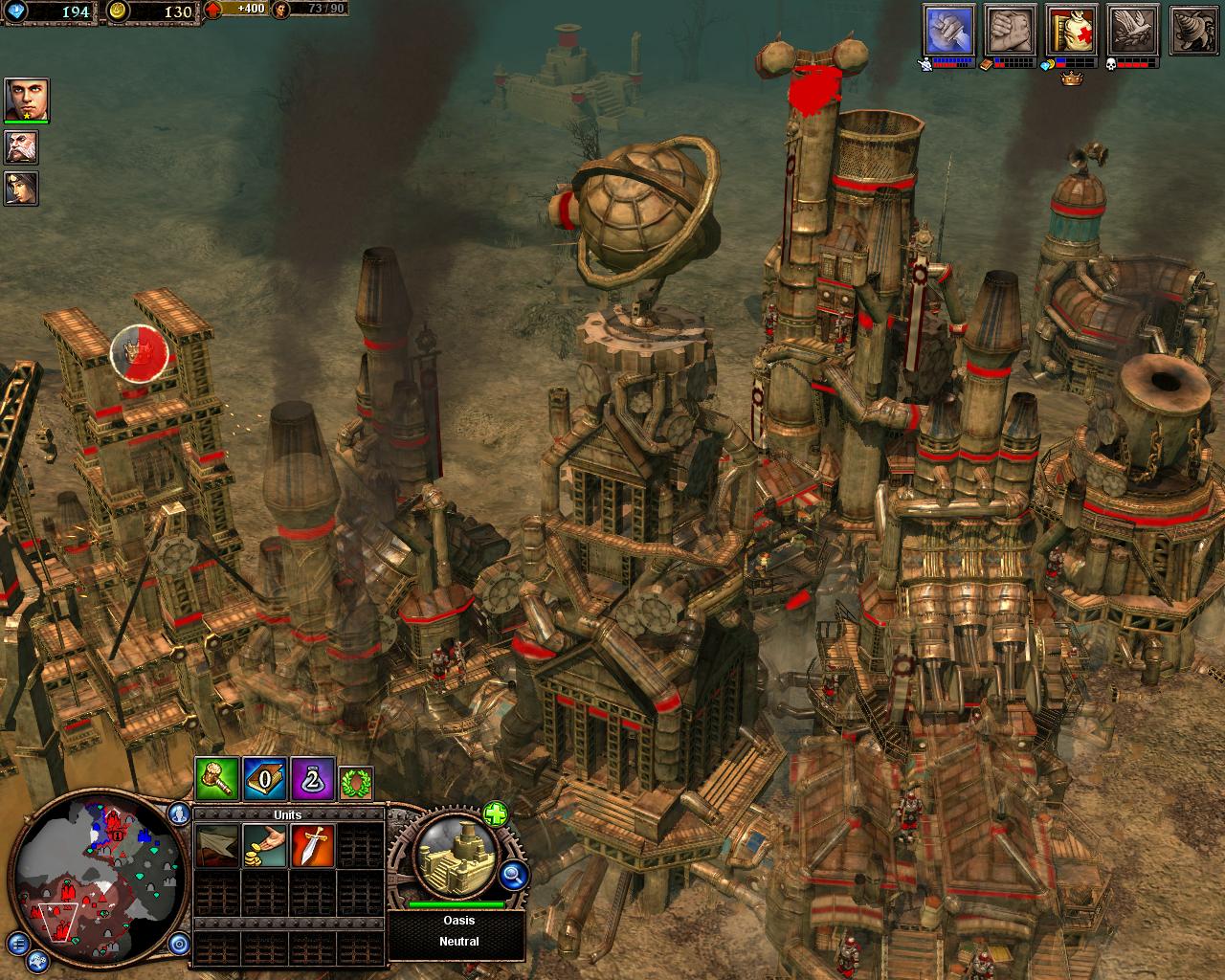Open the green hammer build menu
Viewport: 1225px width, 980px height.
[216, 780]
